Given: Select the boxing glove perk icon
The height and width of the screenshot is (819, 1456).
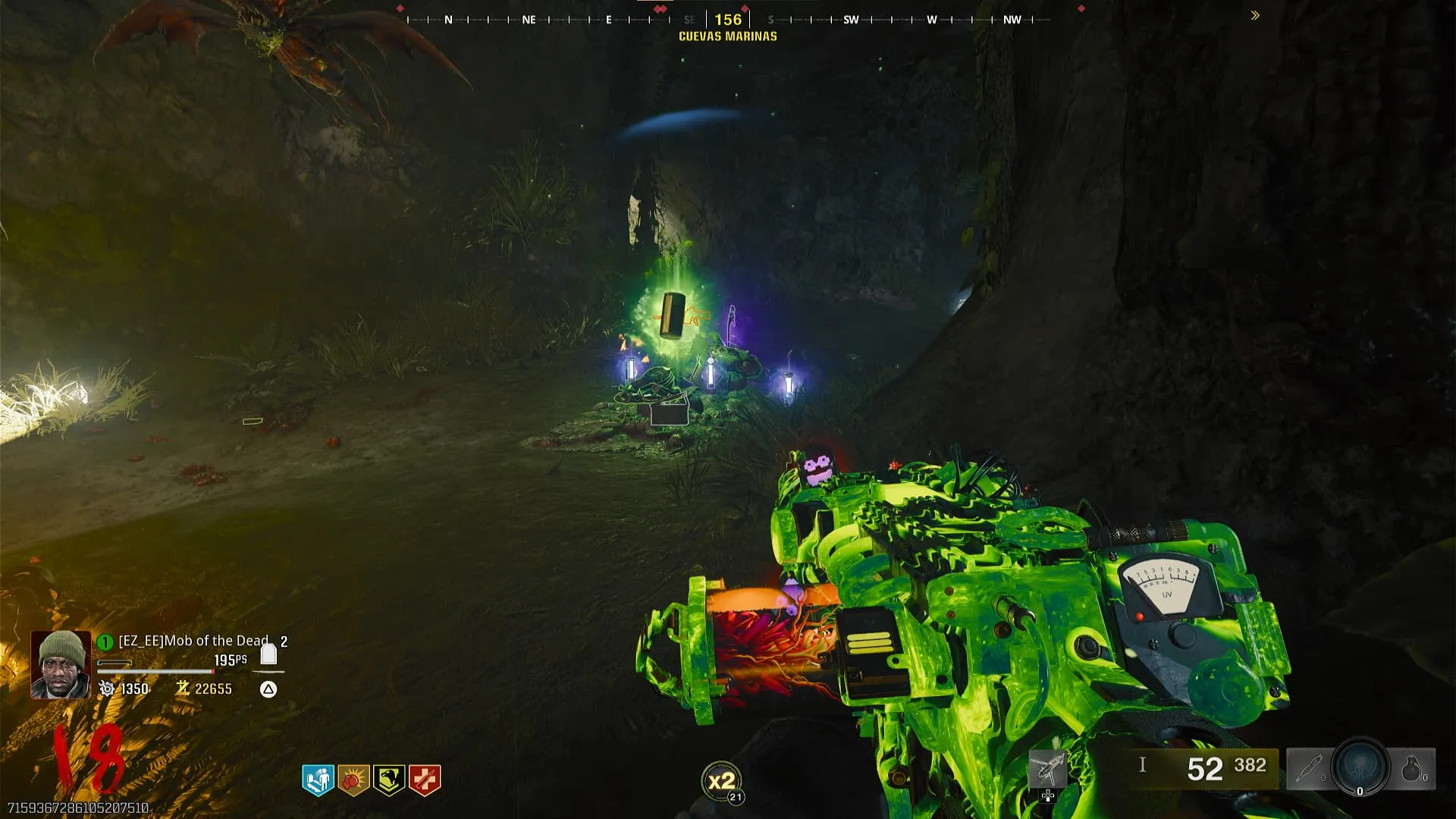Looking at the screenshot, I should 353,780.
